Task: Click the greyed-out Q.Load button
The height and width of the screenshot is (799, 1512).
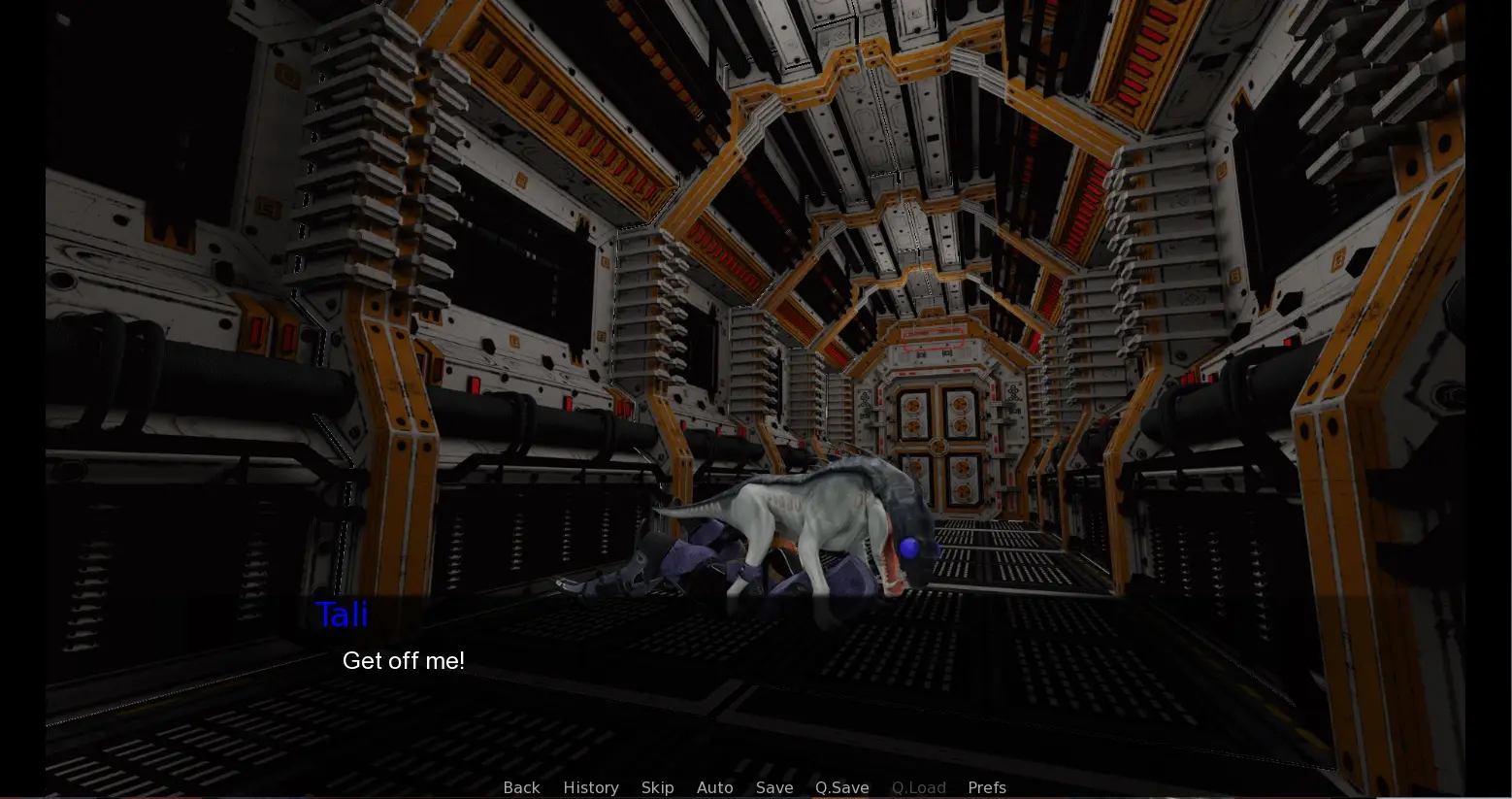Action: pyautogui.click(x=918, y=787)
